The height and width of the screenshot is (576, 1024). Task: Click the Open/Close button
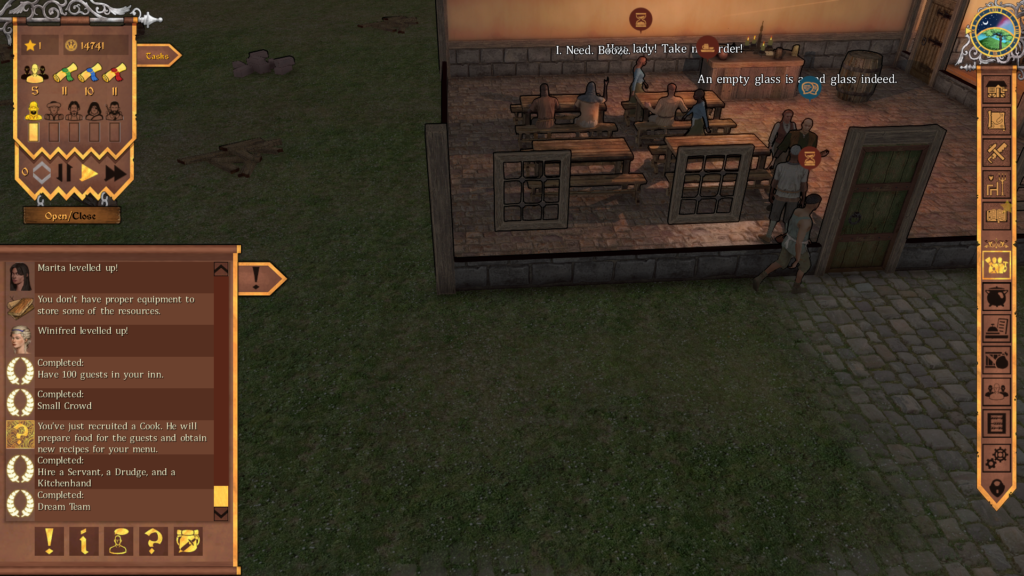tap(72, 215)
